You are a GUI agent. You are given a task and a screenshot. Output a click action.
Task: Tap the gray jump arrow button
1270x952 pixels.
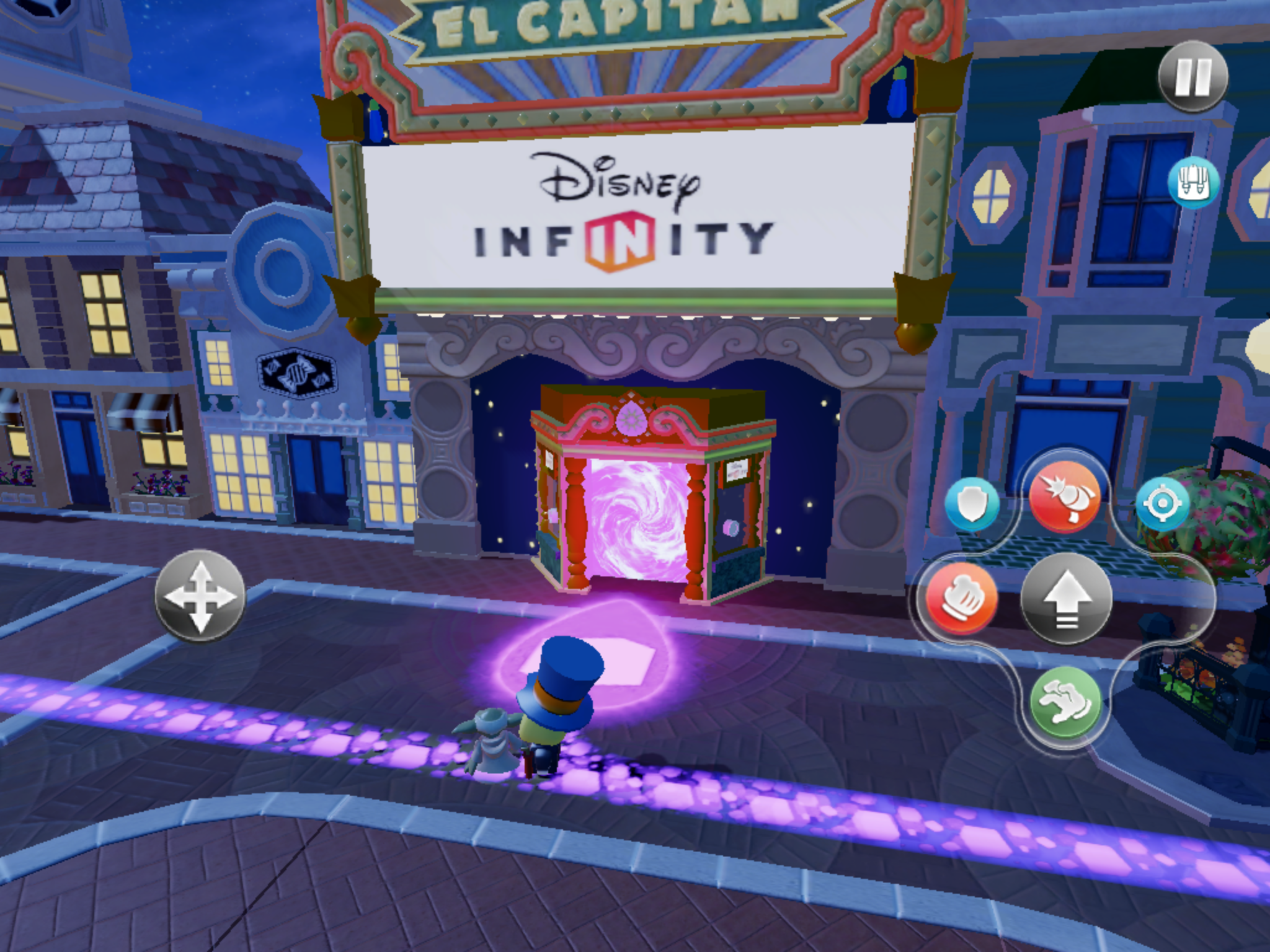[x=1066, y=597]
